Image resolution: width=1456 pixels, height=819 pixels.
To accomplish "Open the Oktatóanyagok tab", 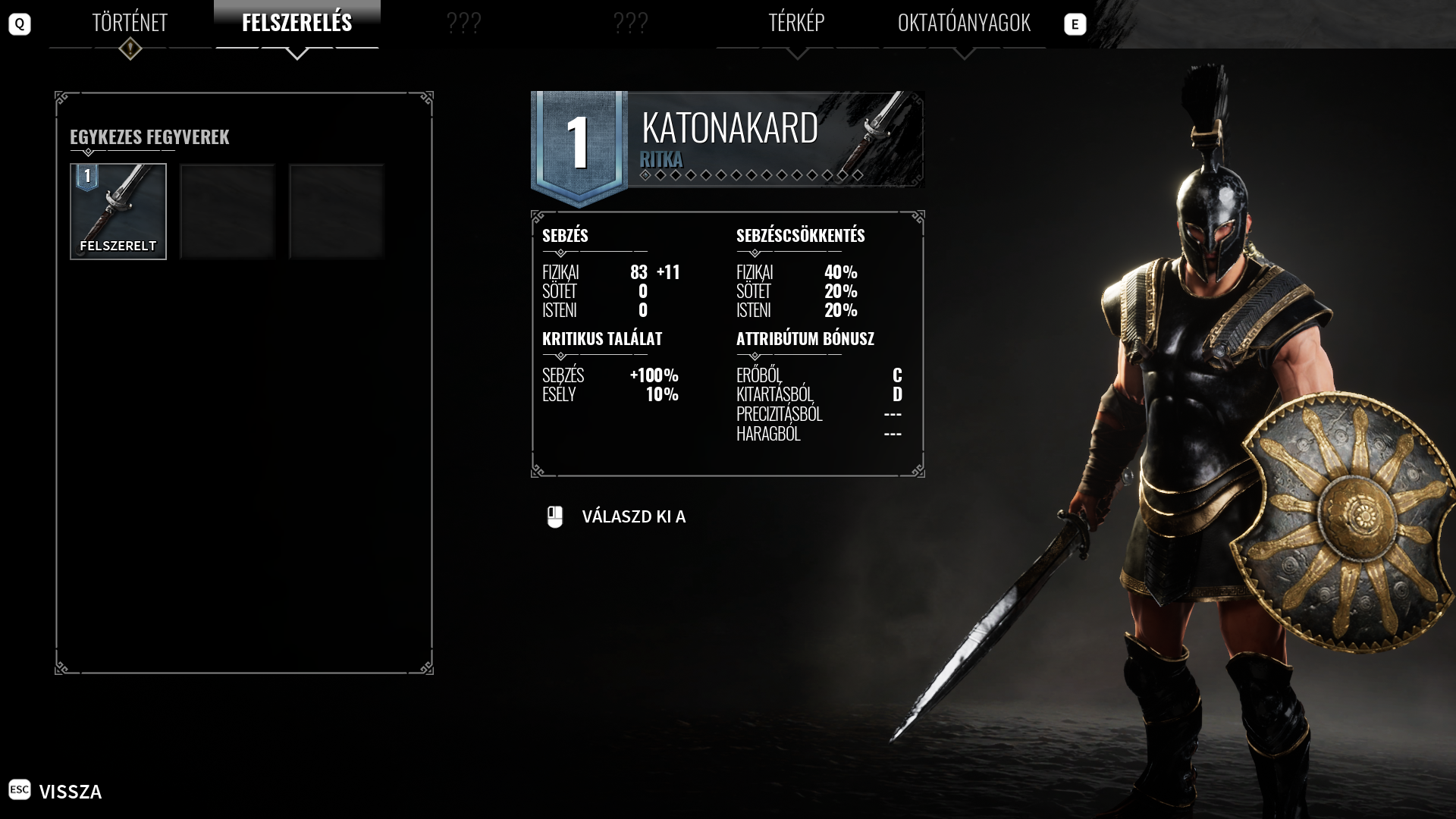I will pos(964,23).
